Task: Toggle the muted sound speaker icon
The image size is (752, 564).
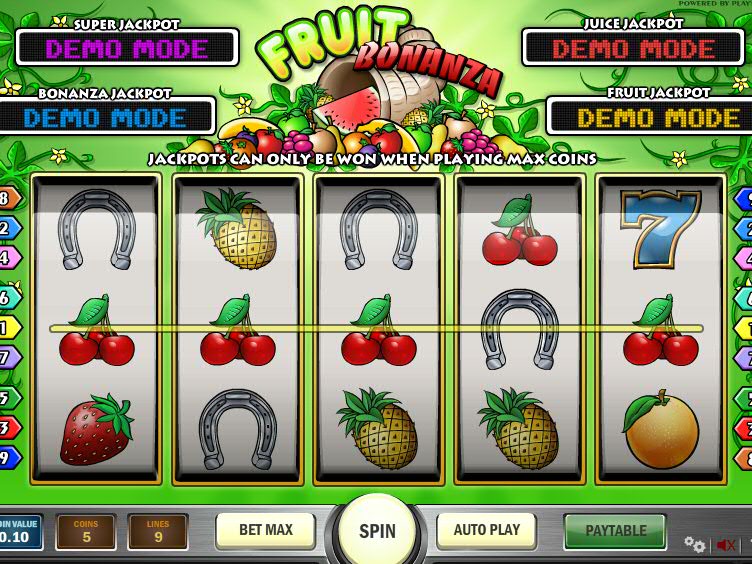Action: tap(726, 545)
